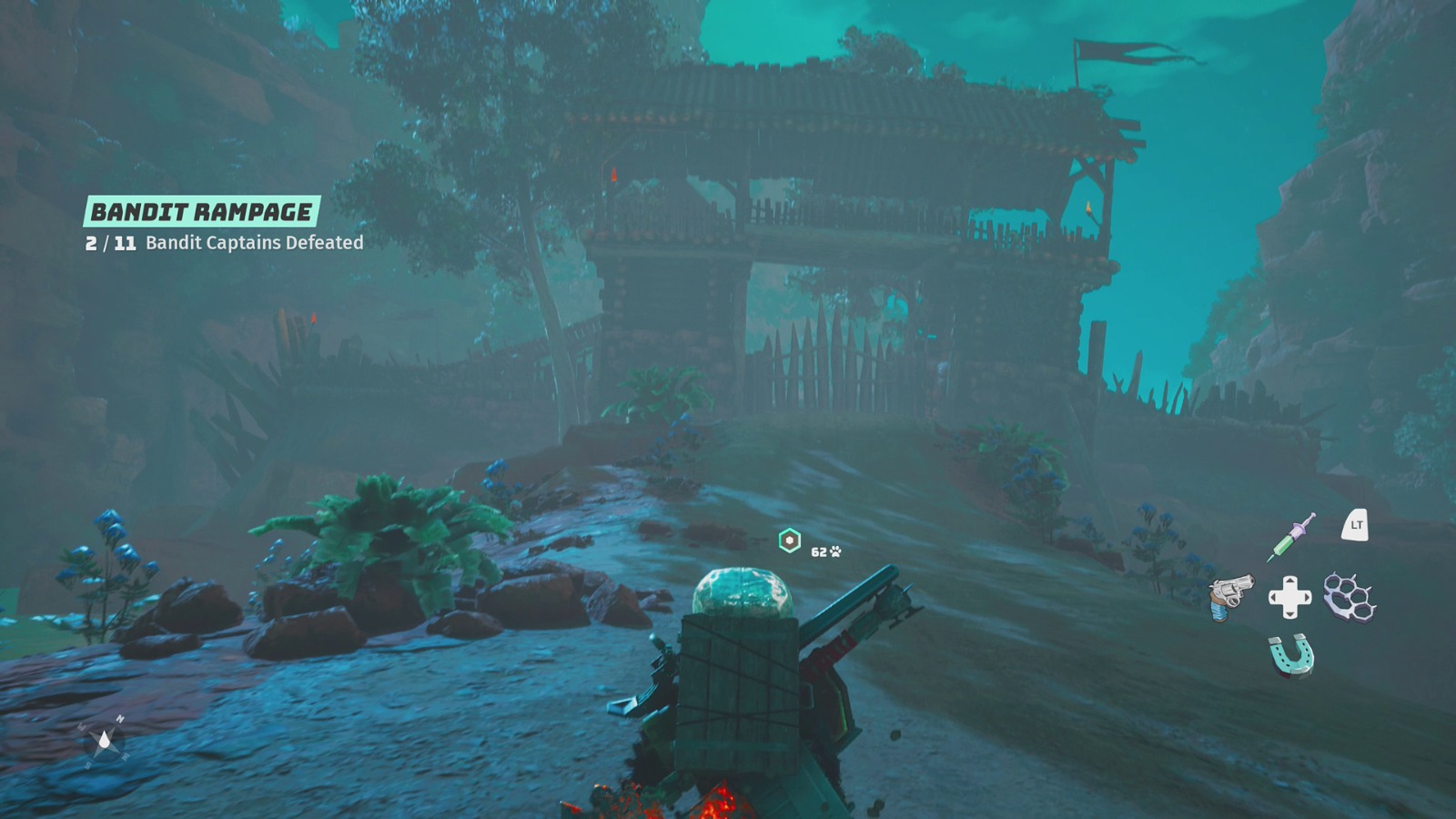Select the spiked knuckles melee icon
Screen dimensions: 1456x819
pyautogui.click(x=1350, y=596)
